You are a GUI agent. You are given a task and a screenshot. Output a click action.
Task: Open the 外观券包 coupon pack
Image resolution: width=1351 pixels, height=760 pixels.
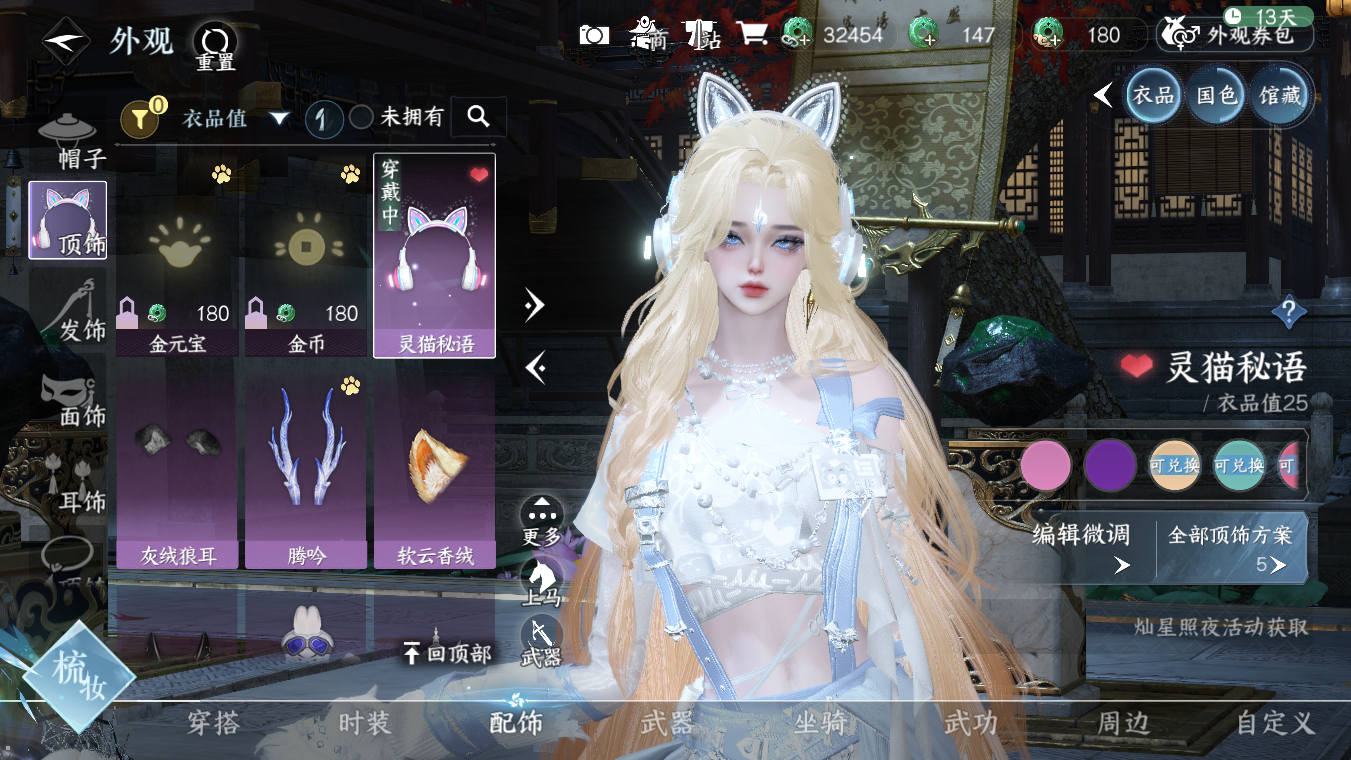(x=1237, y=37)
